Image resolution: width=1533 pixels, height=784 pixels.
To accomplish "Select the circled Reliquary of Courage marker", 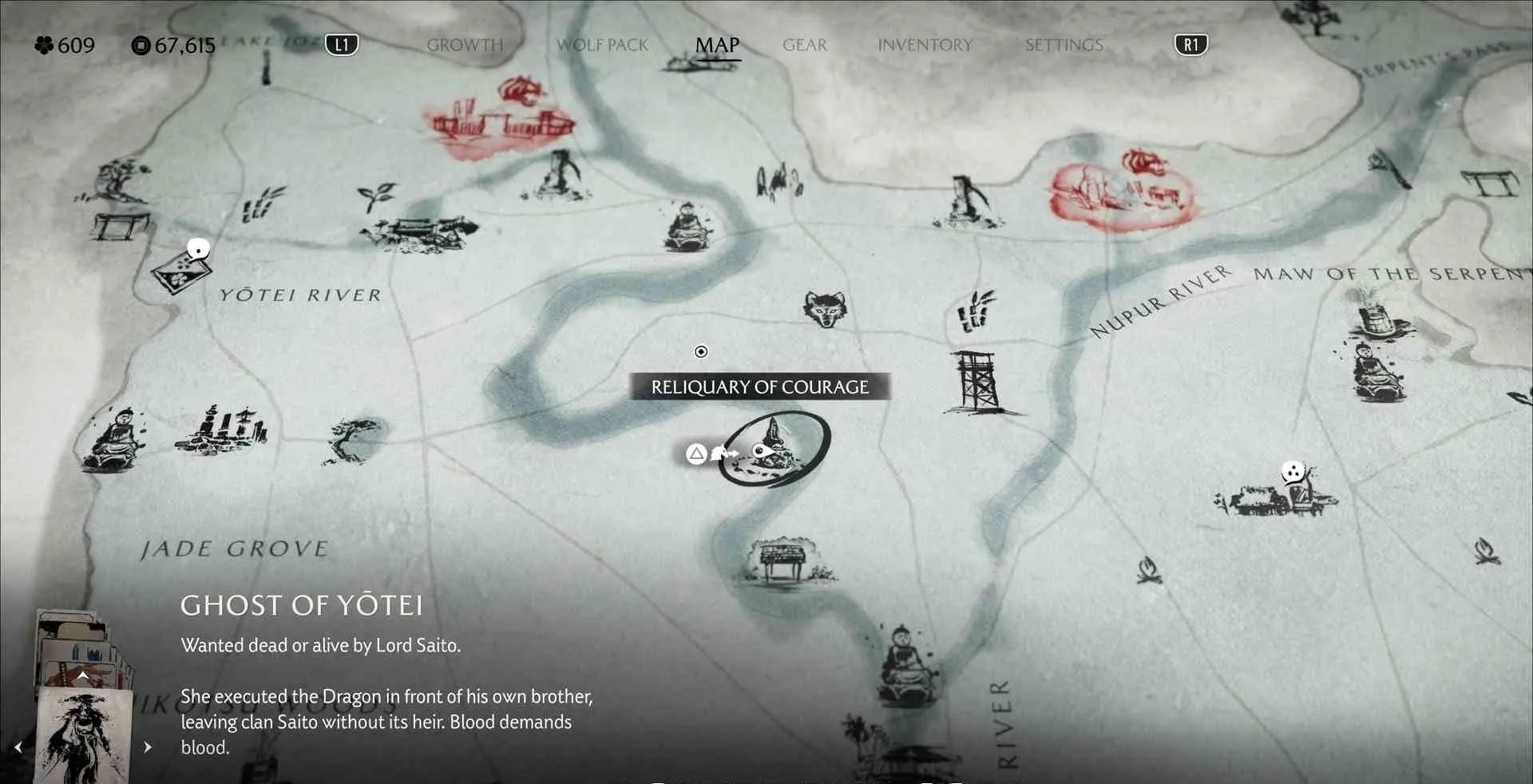I will point(773,449).
